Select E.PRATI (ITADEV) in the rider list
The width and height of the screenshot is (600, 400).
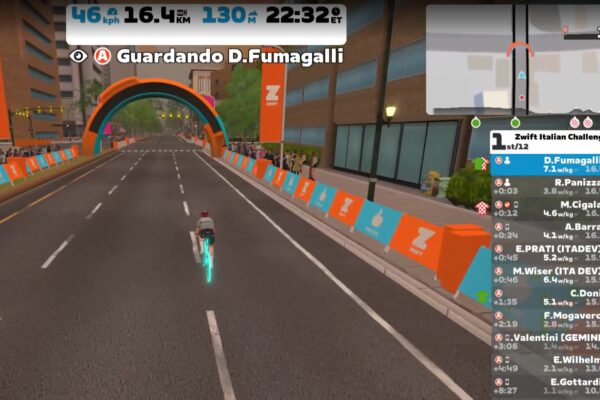pos(546,252)
